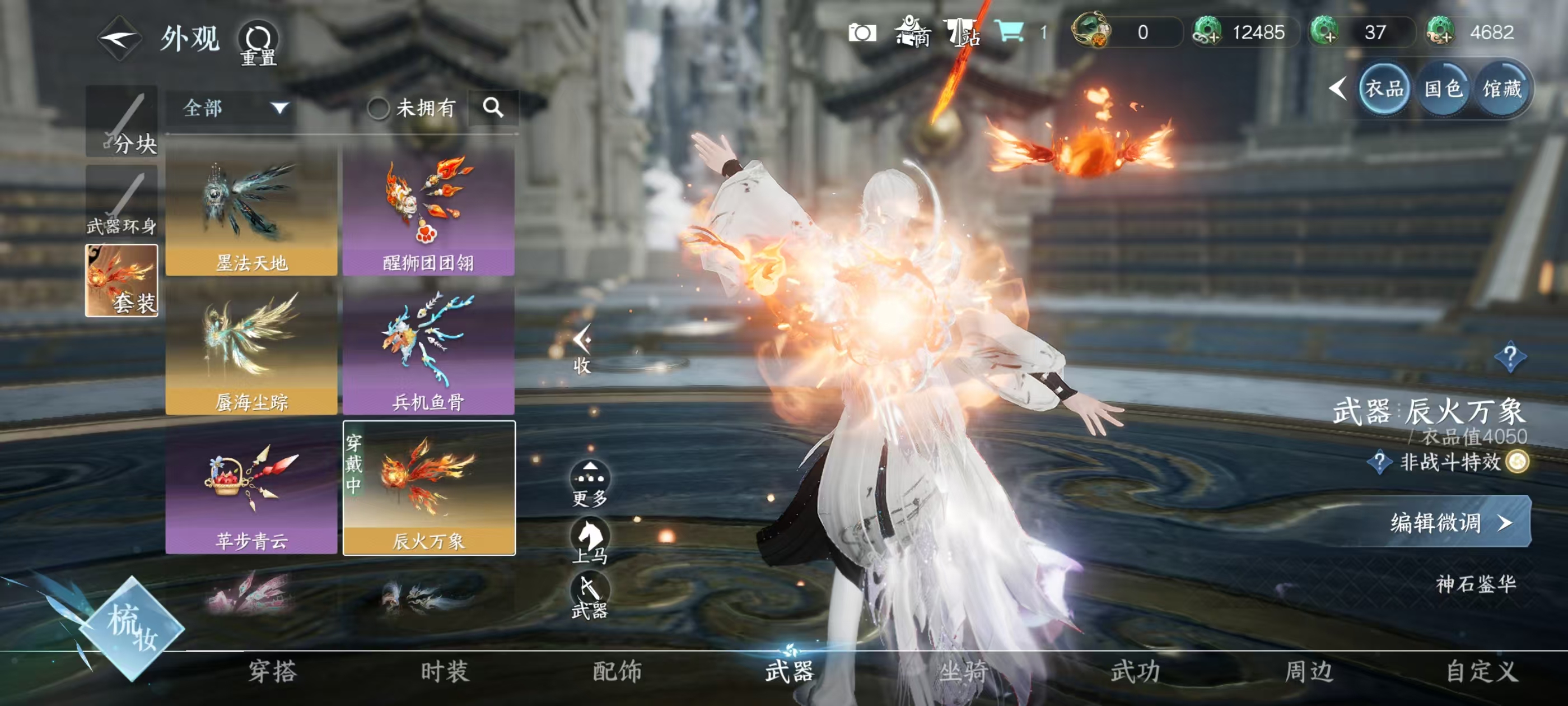Viewport: 1568px width, 706px height.
Task: Choose the 醒狮团团翎 weapon skin
Action: point(428,210)
